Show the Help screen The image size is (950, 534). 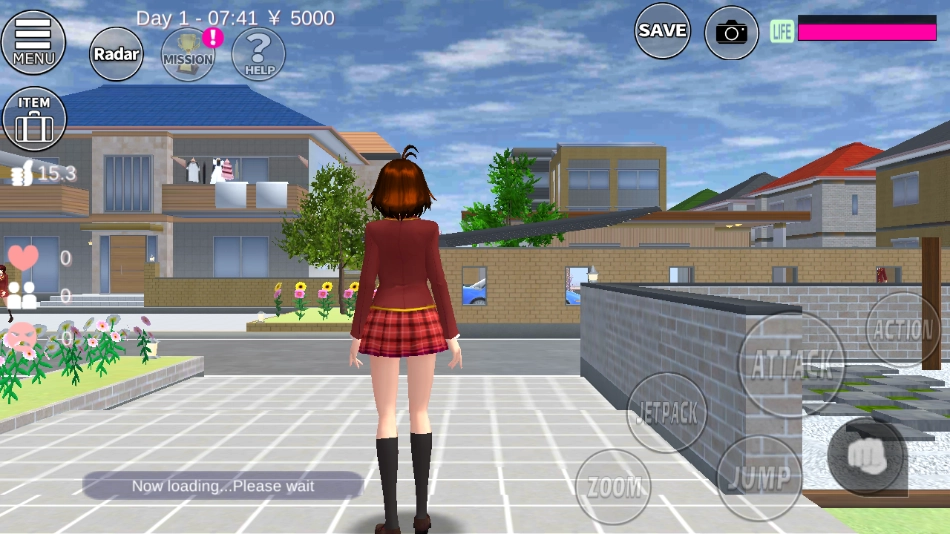(259, 53)
